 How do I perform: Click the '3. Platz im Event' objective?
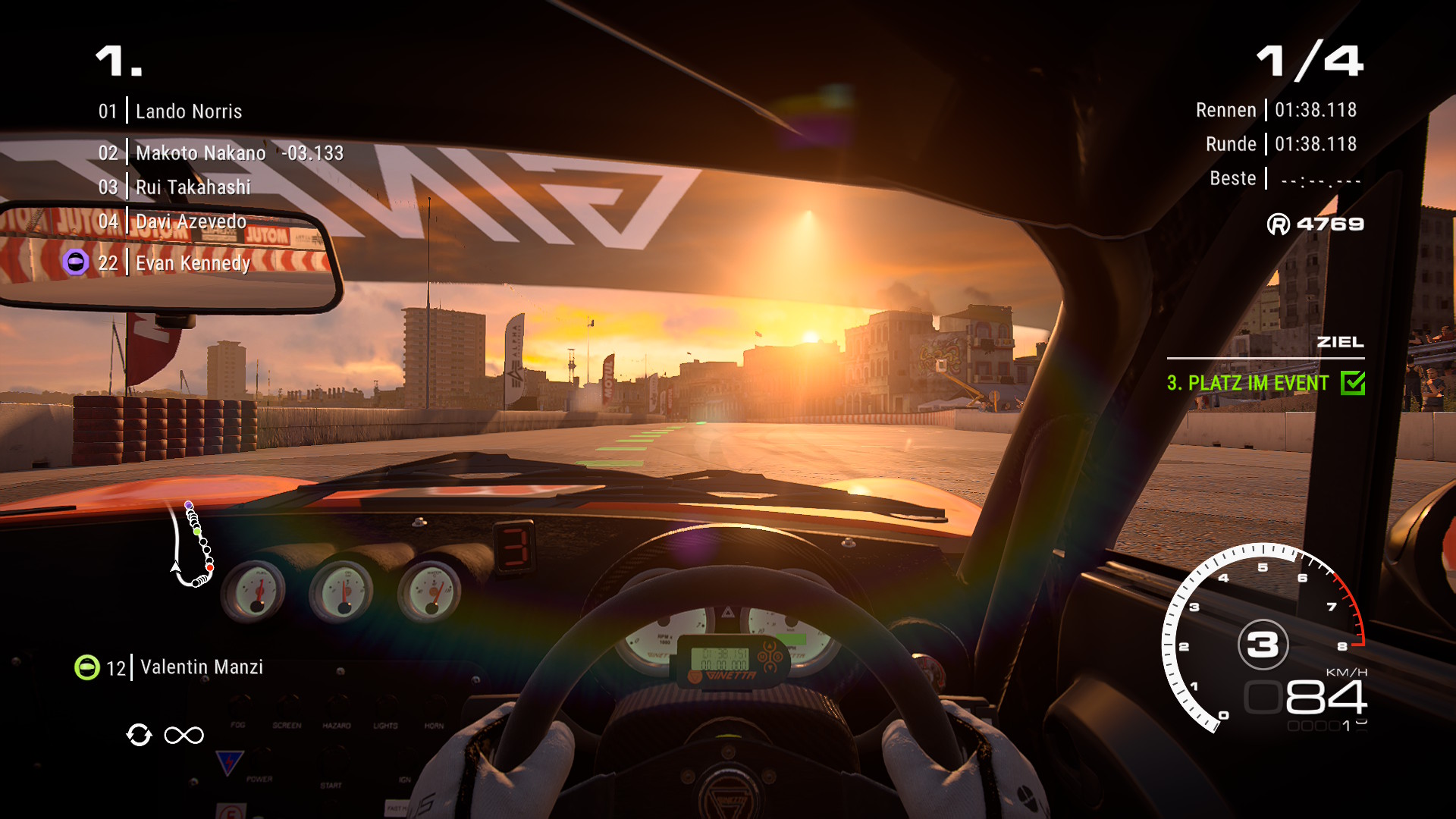pyautogui.click(x=1247, y=383)
